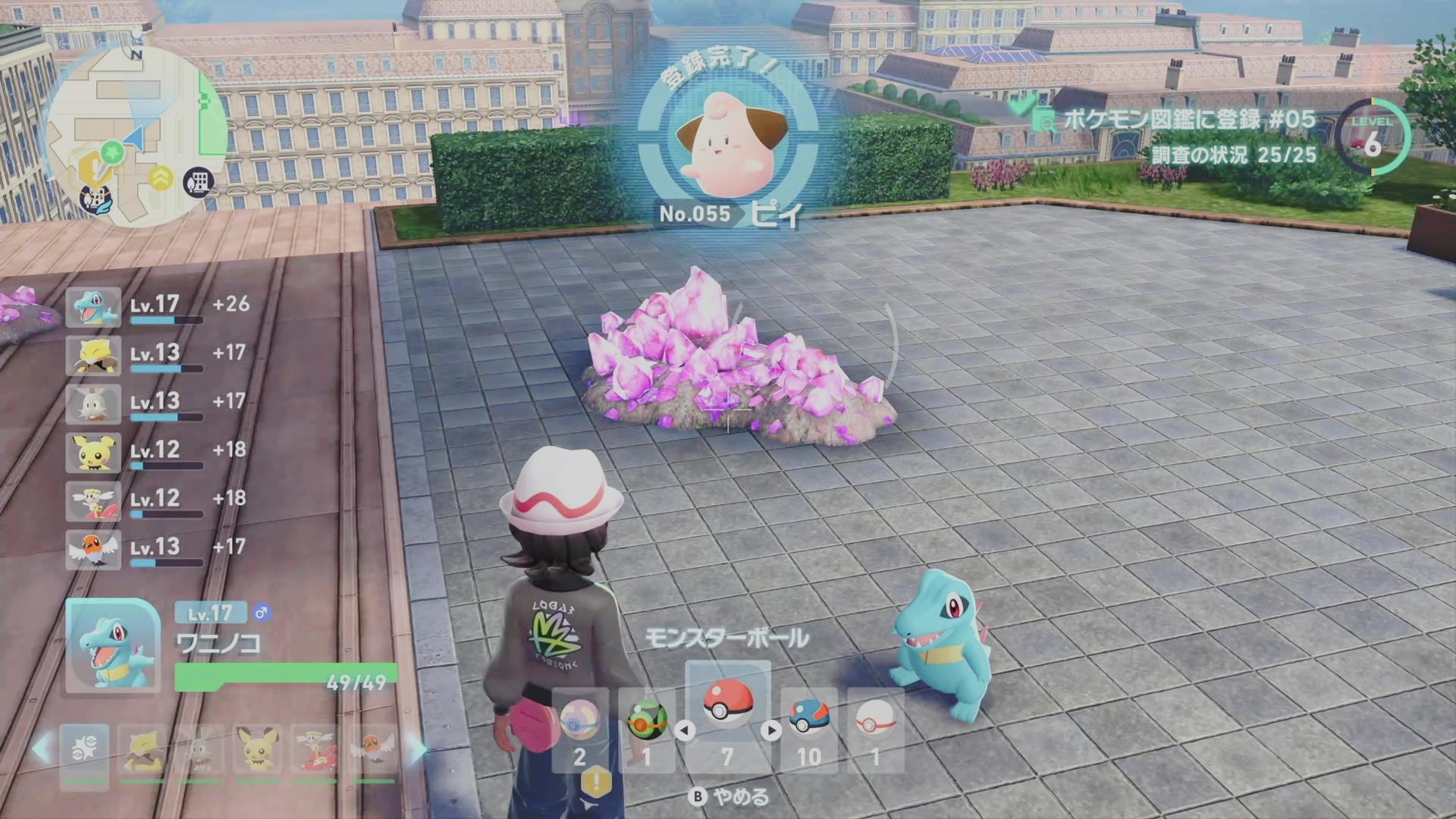Click Totodile's active Pokémon portrait
Image resolution: width=1456 pixels, height=819 pixels.
pos(112,645)
